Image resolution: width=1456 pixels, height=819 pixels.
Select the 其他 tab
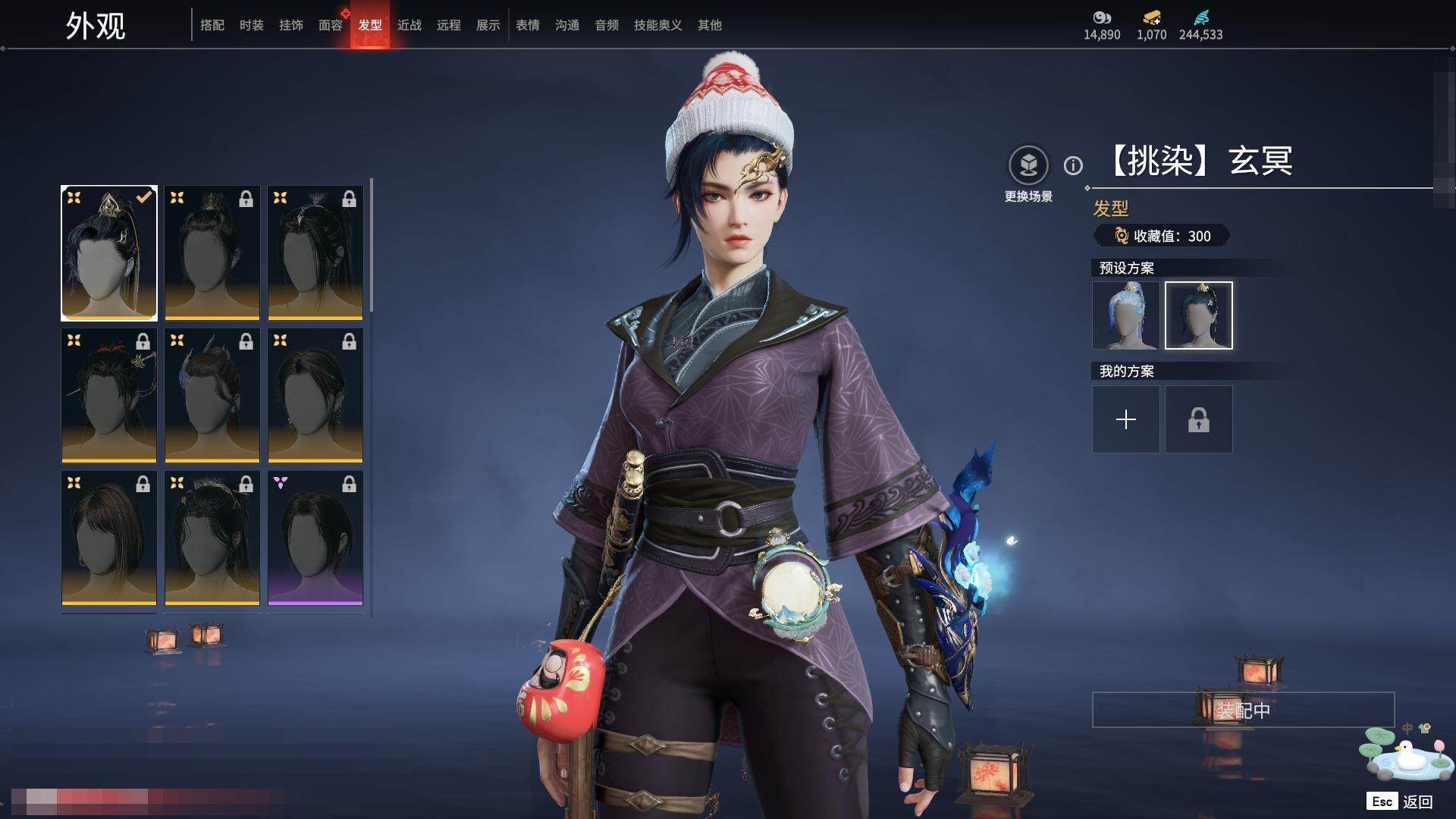point(710,25)
